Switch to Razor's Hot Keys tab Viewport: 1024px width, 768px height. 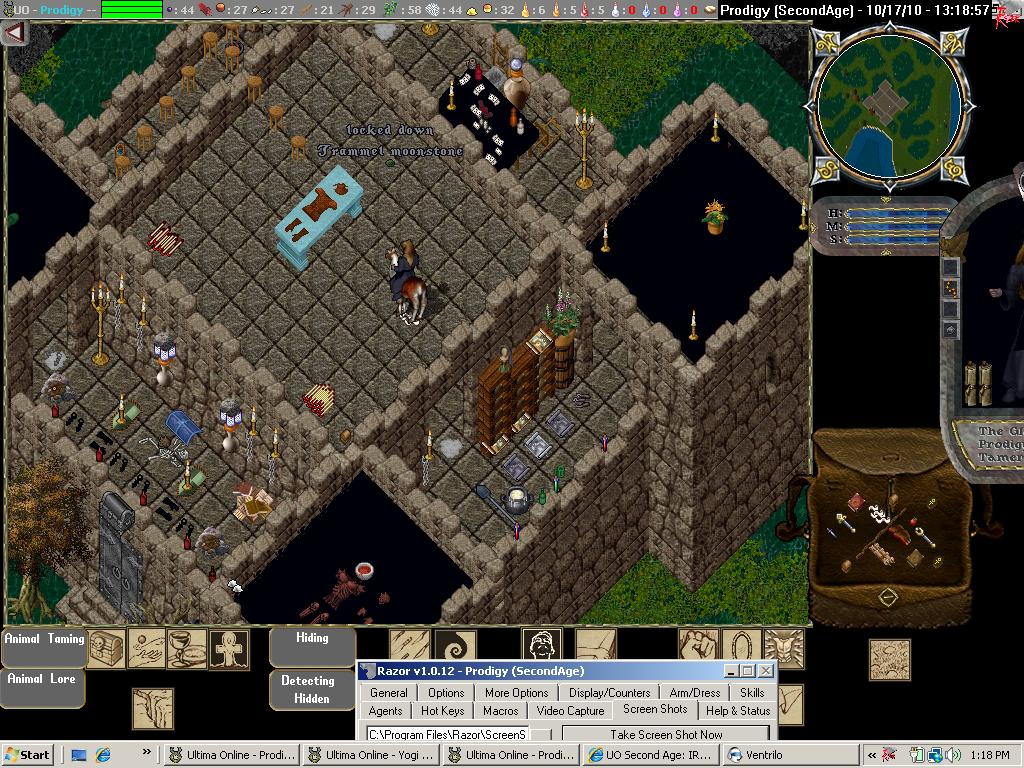442,711
